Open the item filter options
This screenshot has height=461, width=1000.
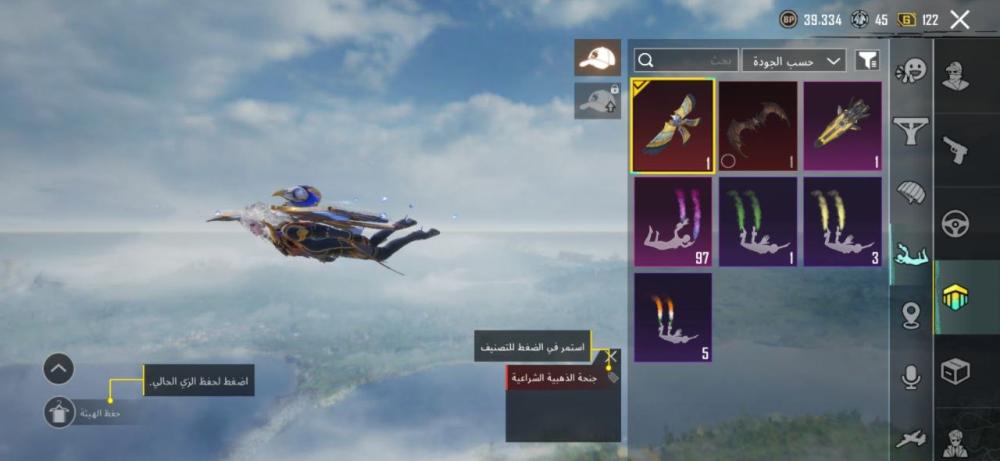coord(867,60)
